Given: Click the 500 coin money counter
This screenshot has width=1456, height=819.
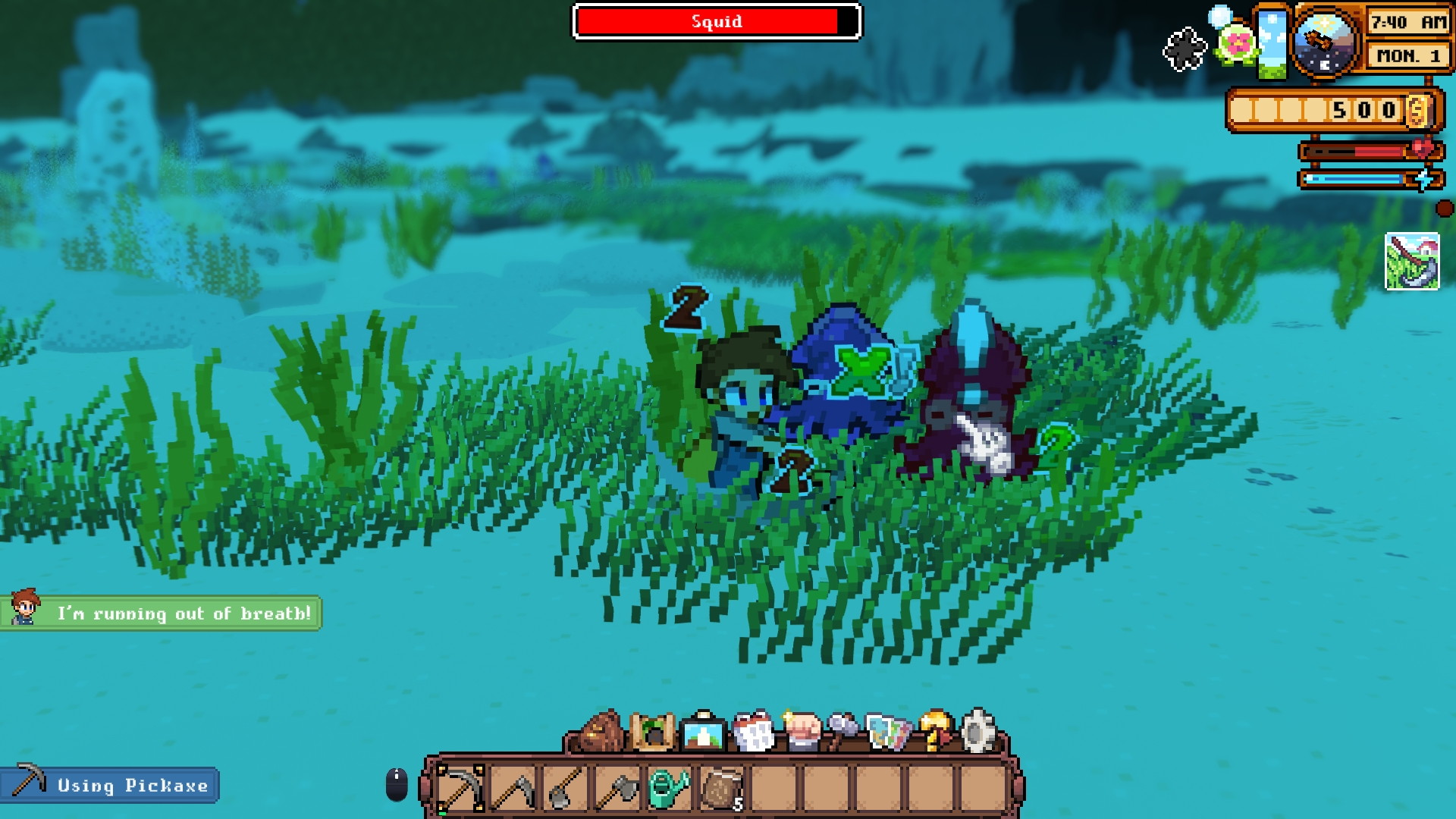Looking at the screenshot, I should tap(1357, 111).
